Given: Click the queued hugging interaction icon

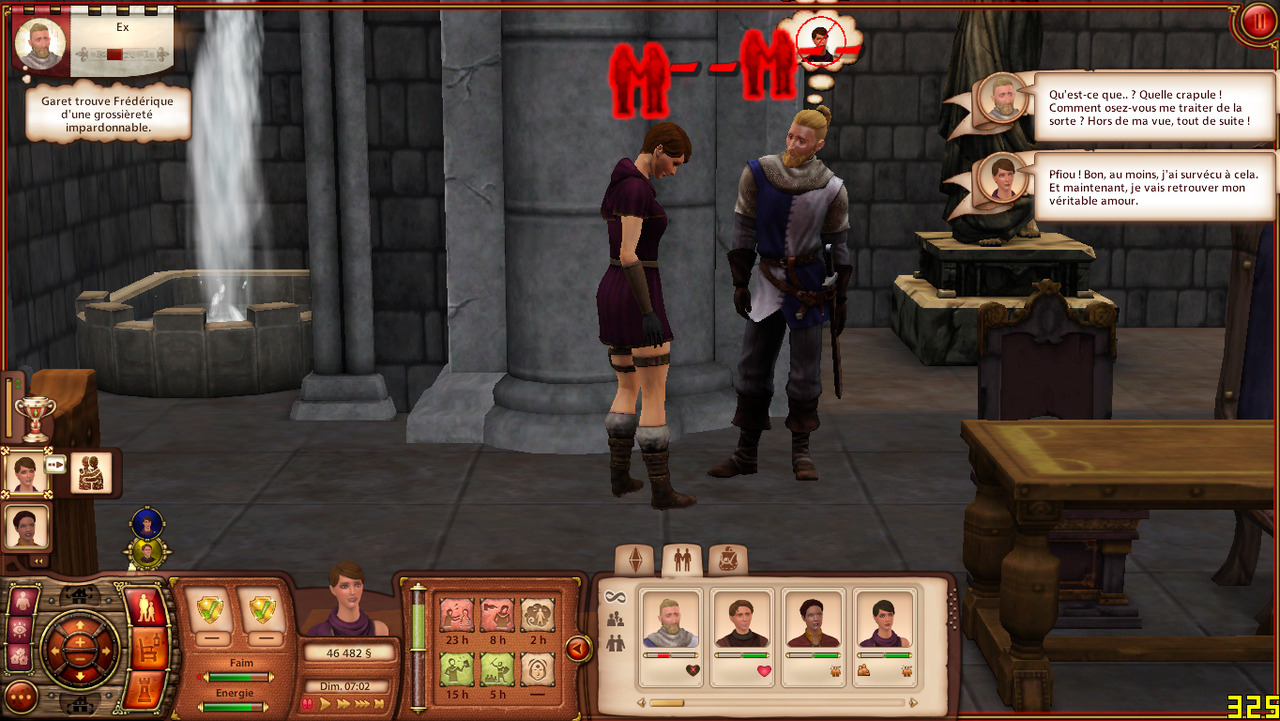Looking at the screenshot, I should [91, 473].
